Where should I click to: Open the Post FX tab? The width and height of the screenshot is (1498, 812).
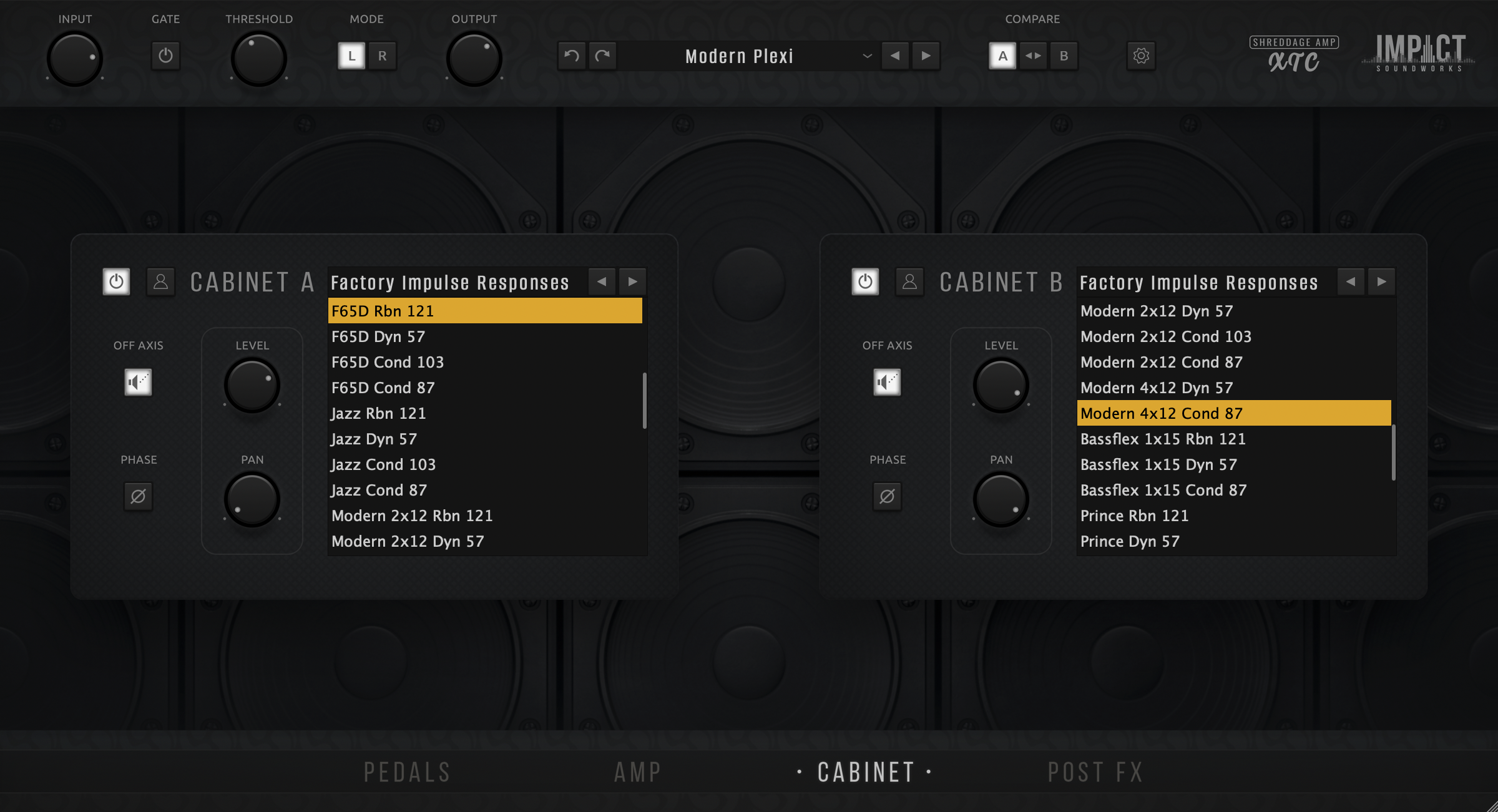(x=1095, y=773)
